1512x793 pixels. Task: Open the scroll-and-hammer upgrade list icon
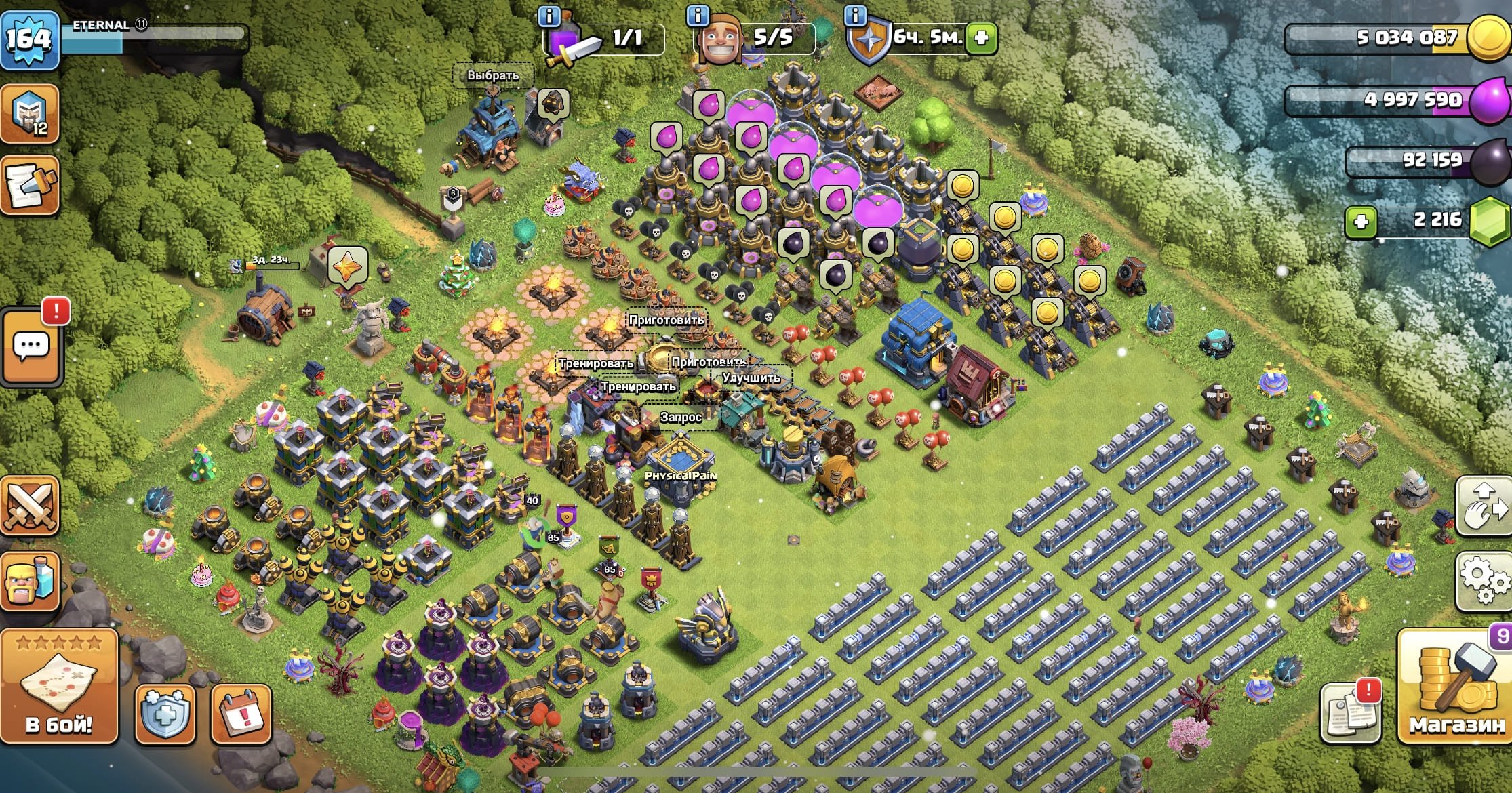tap(30, 185)
